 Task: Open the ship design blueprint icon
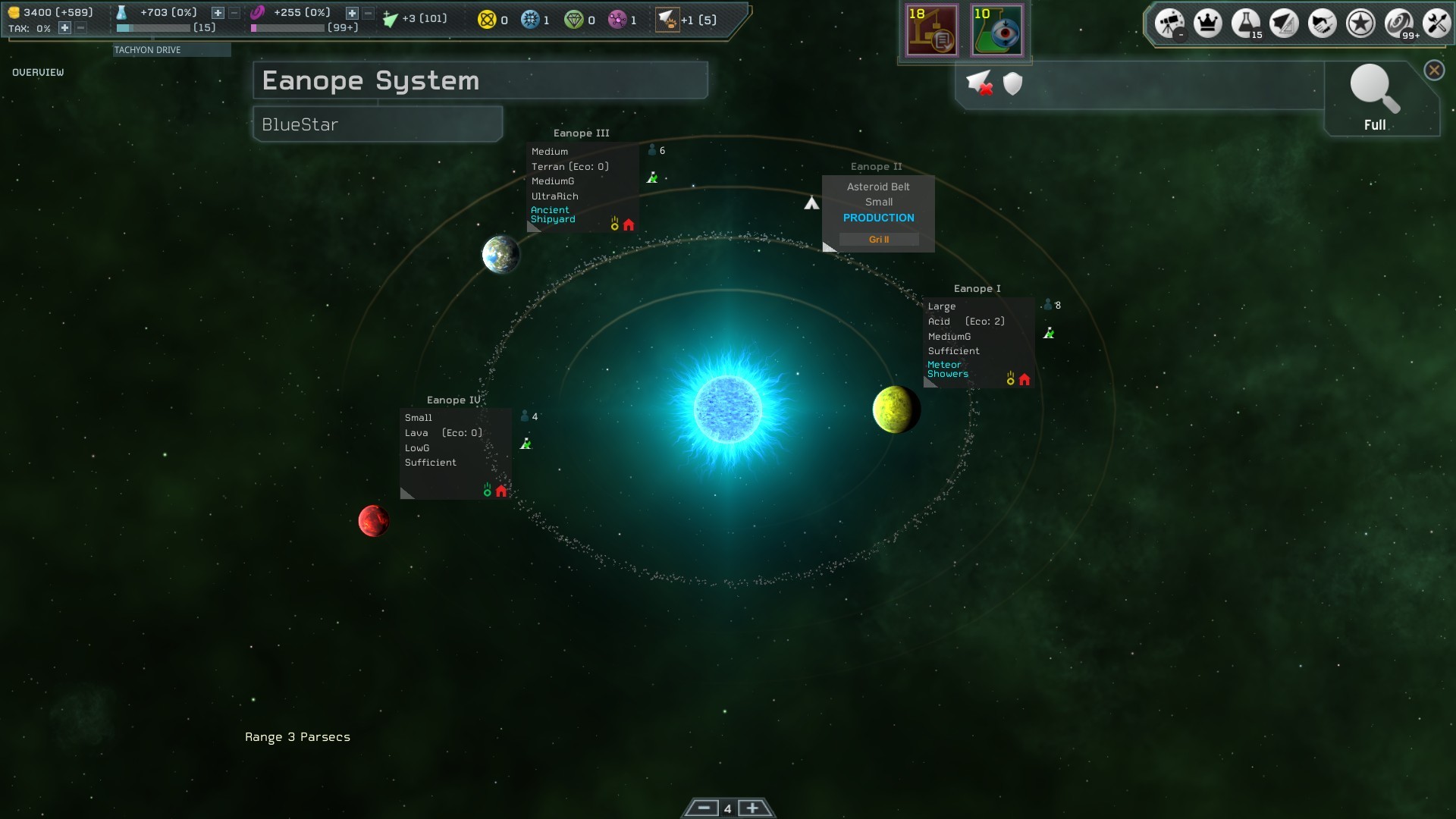click(1284, 23)
